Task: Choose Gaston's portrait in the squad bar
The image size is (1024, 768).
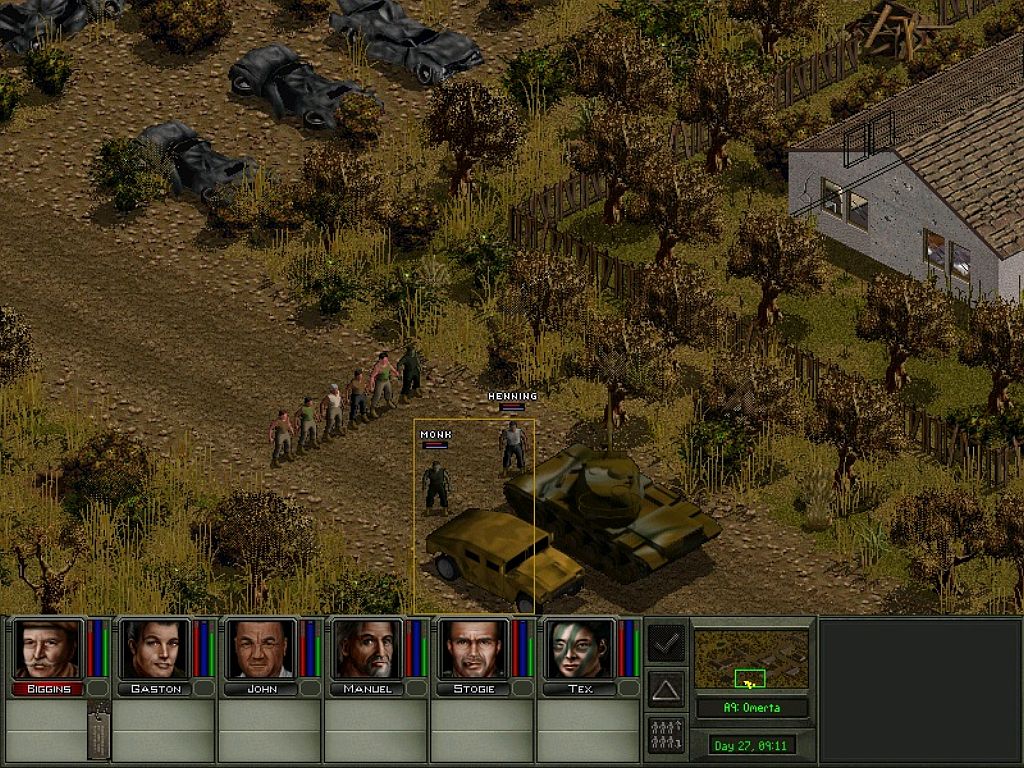Action: [155, 649]
